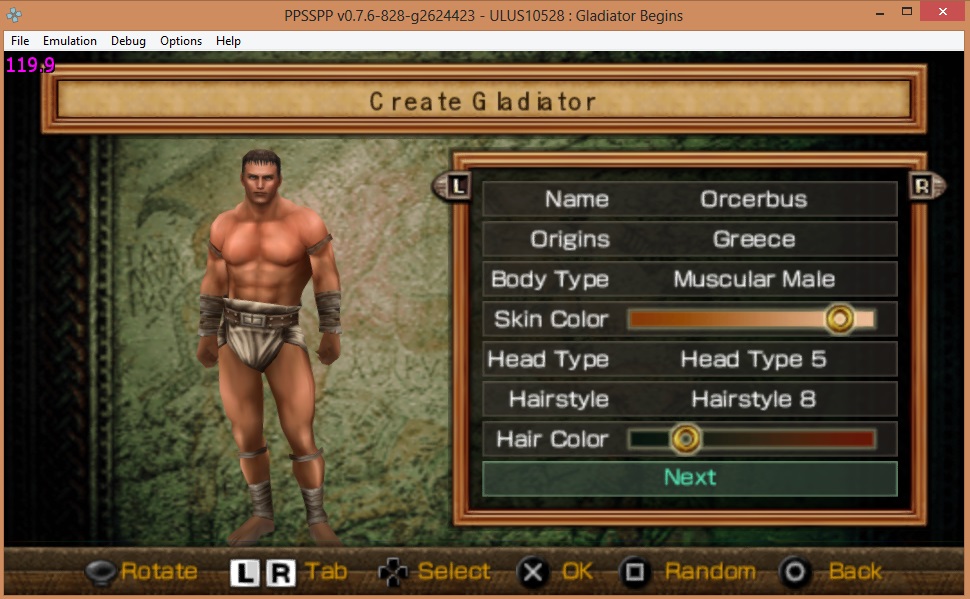Open the File menu
The image size is (970, 599).
(20, 41)
